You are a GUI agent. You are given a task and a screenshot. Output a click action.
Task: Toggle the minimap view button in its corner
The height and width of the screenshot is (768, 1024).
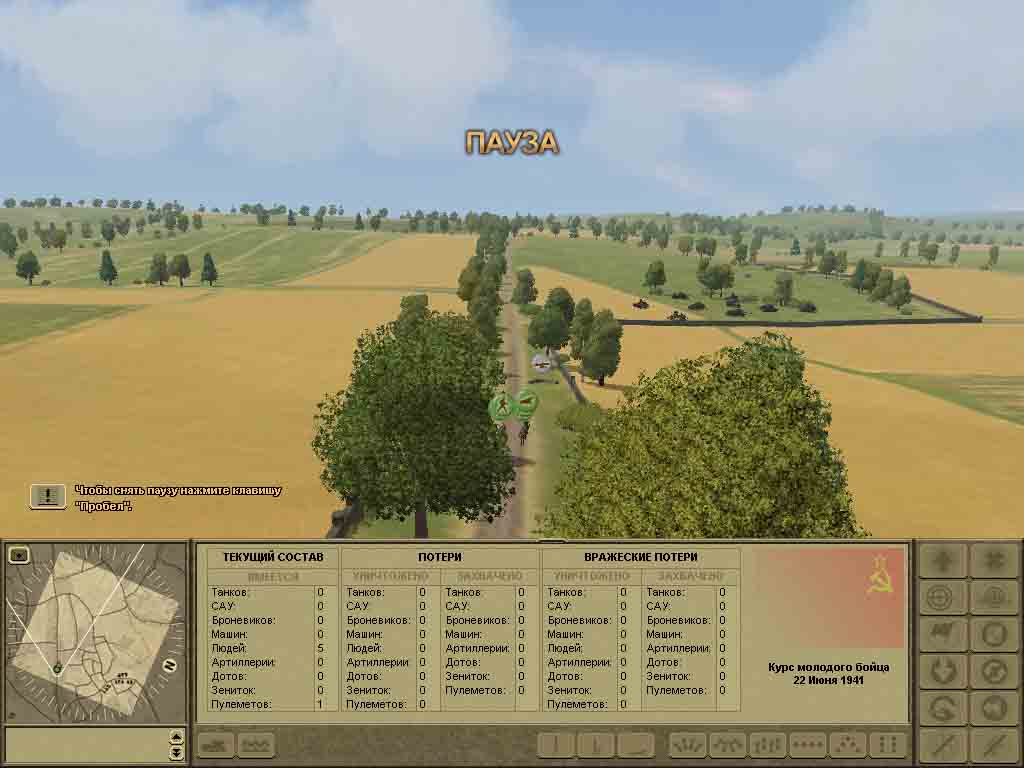point(18,555)
